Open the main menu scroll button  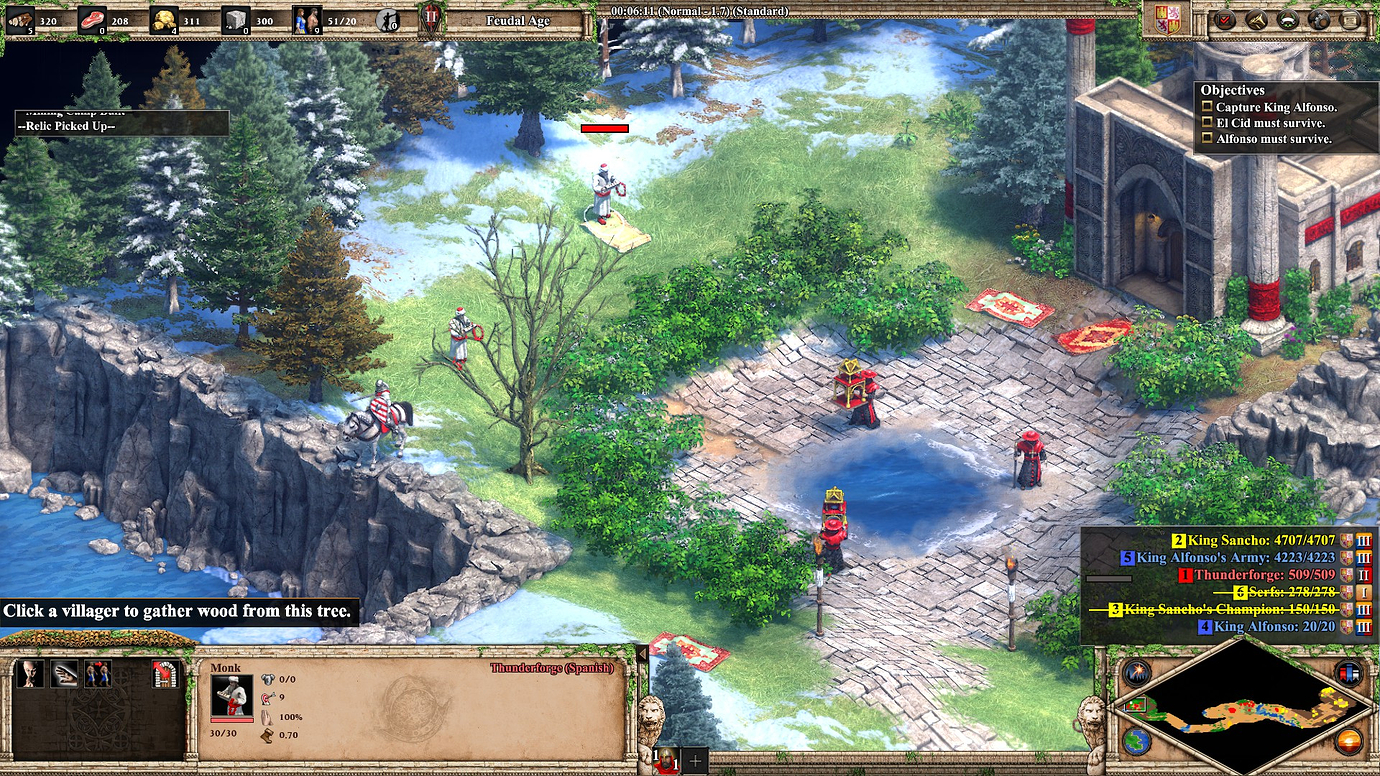click(x=1351, y=20)
